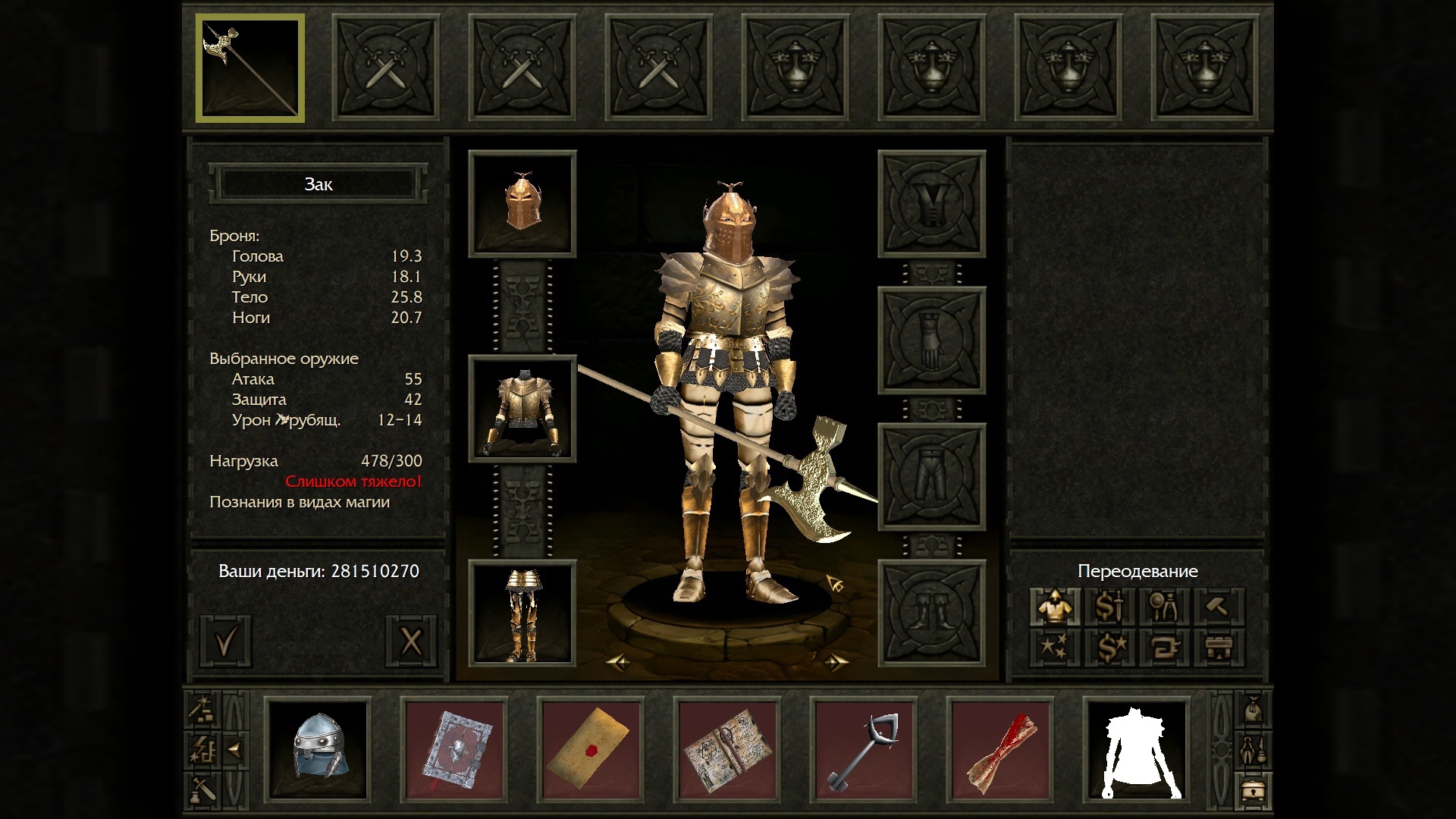
Task: Pick the grey metal key item
Action: [864, 749]
